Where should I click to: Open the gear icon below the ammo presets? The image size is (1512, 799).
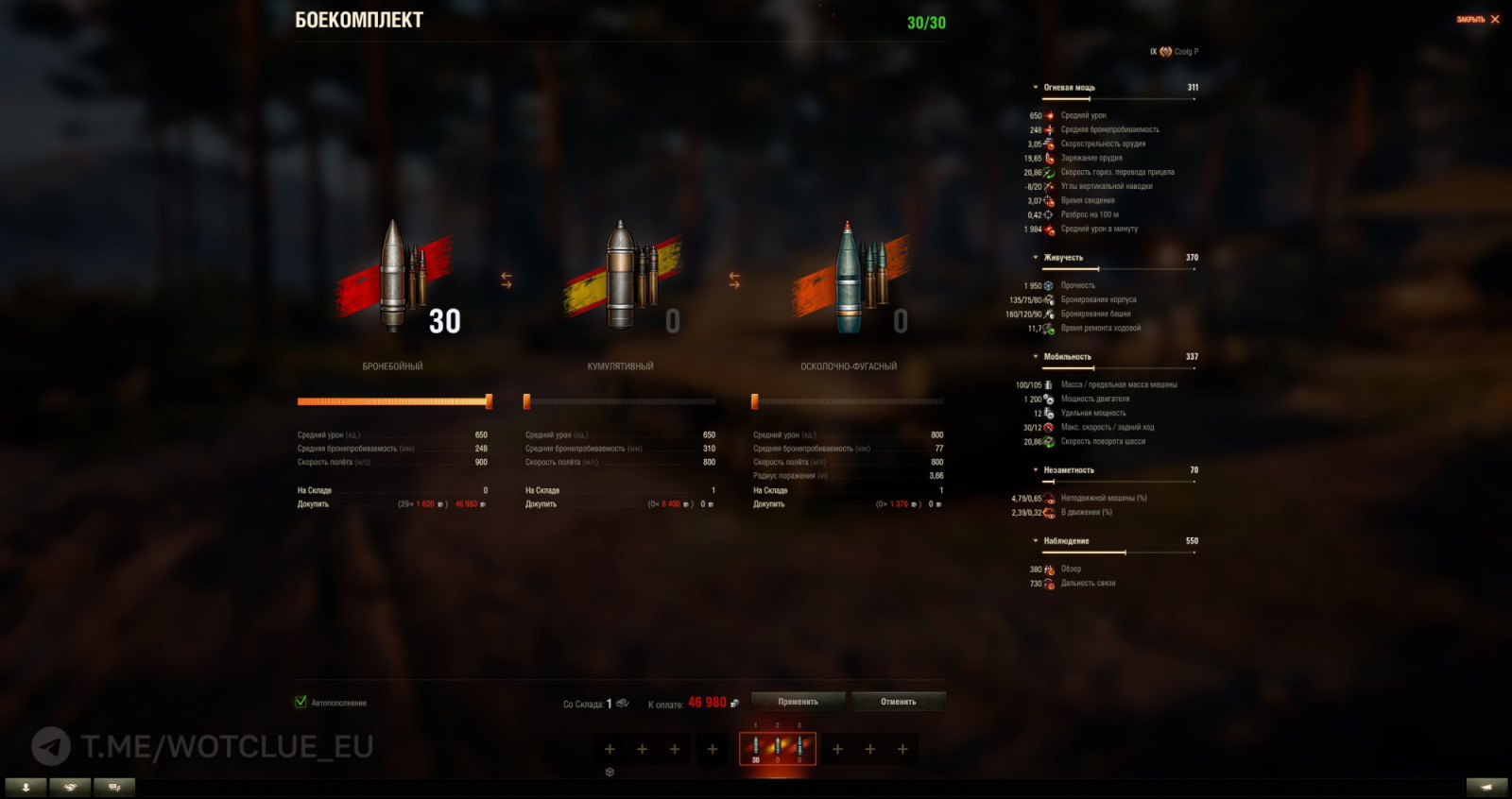611,771
